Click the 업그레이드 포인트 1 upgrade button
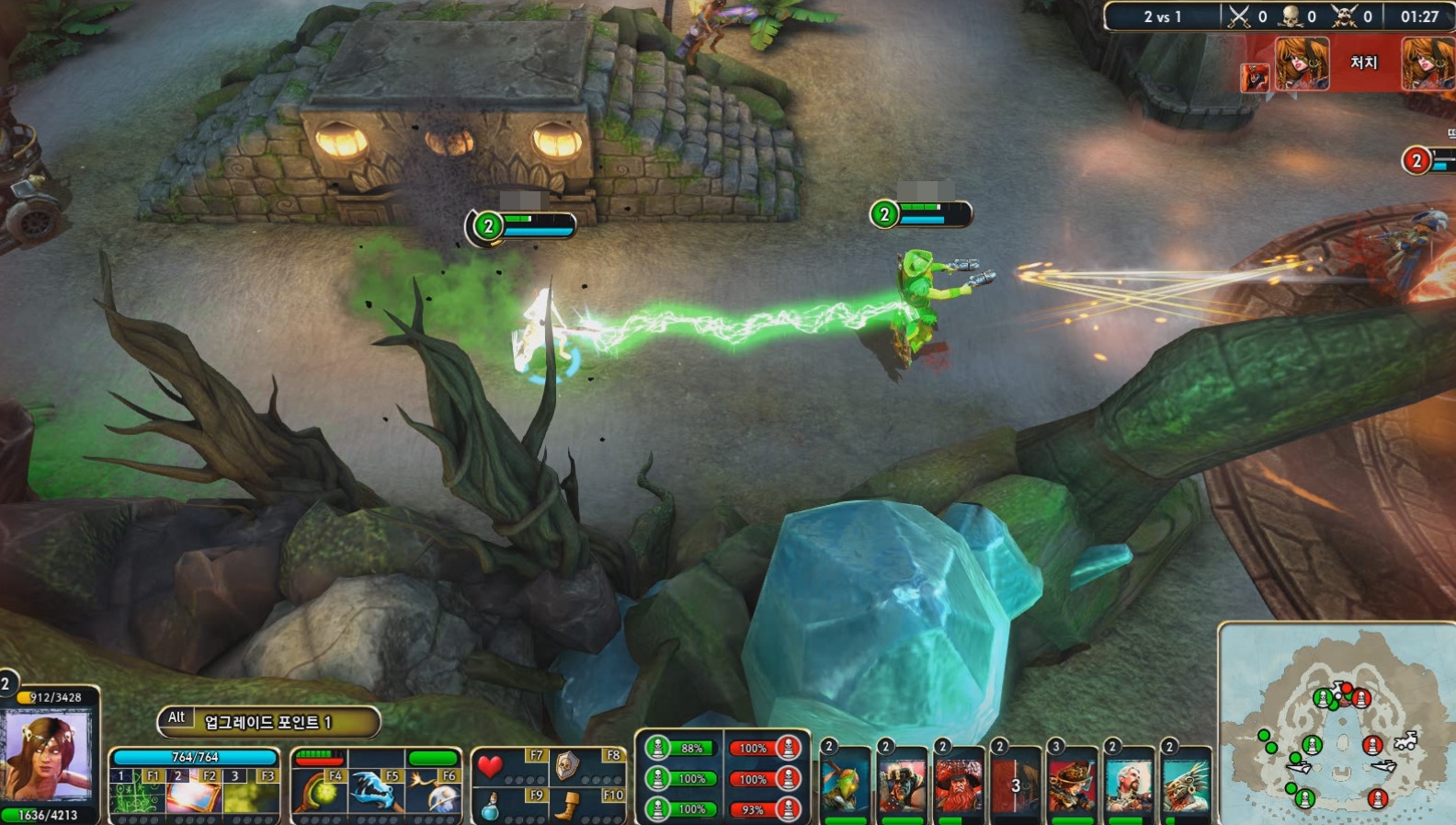Viewport: 1456px width, 825px height. point(267,722)
